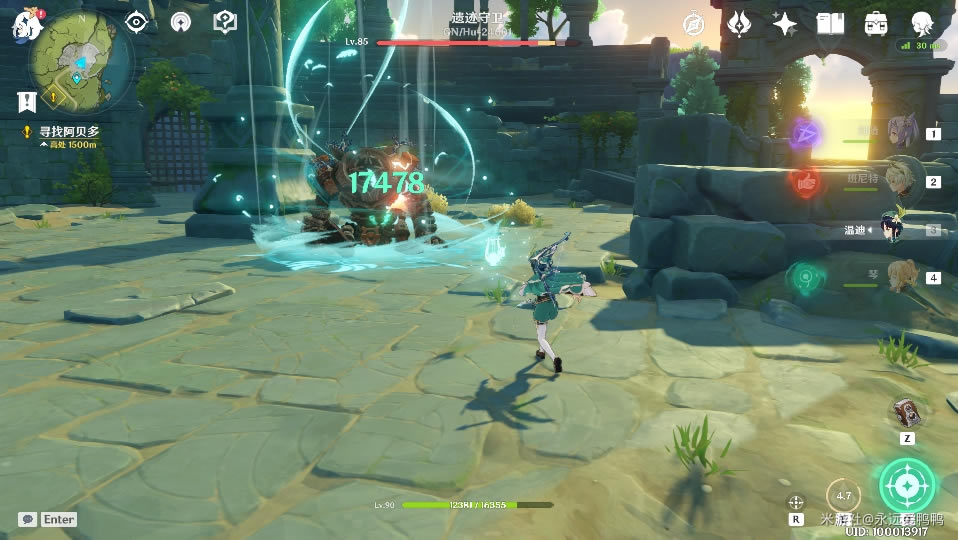The width and height of the screenshot is (958, 540).
Task: Open the Adventurer Handbook book icon
Action: click(830, 24)
